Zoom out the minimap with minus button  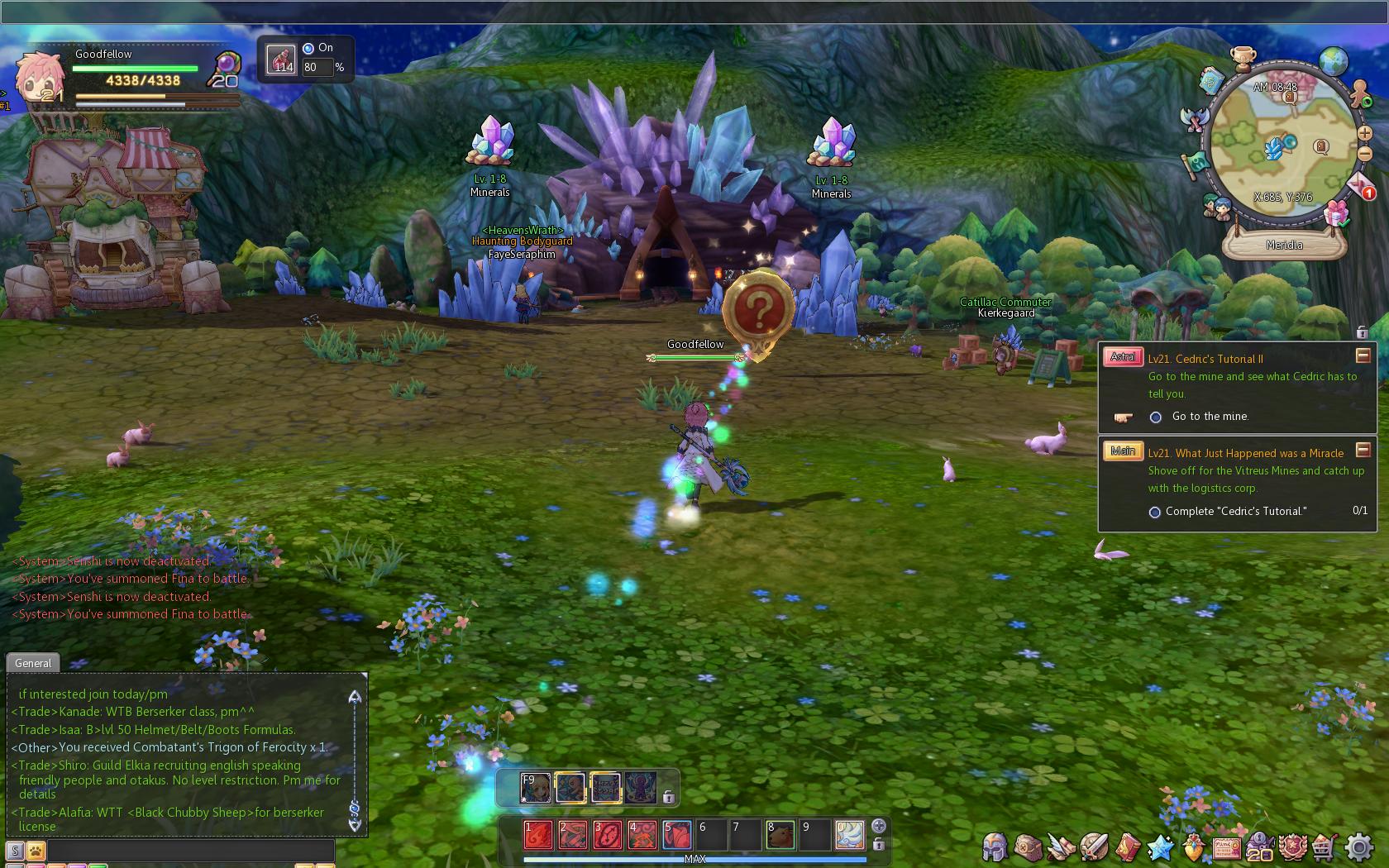tap(1364, 154)
